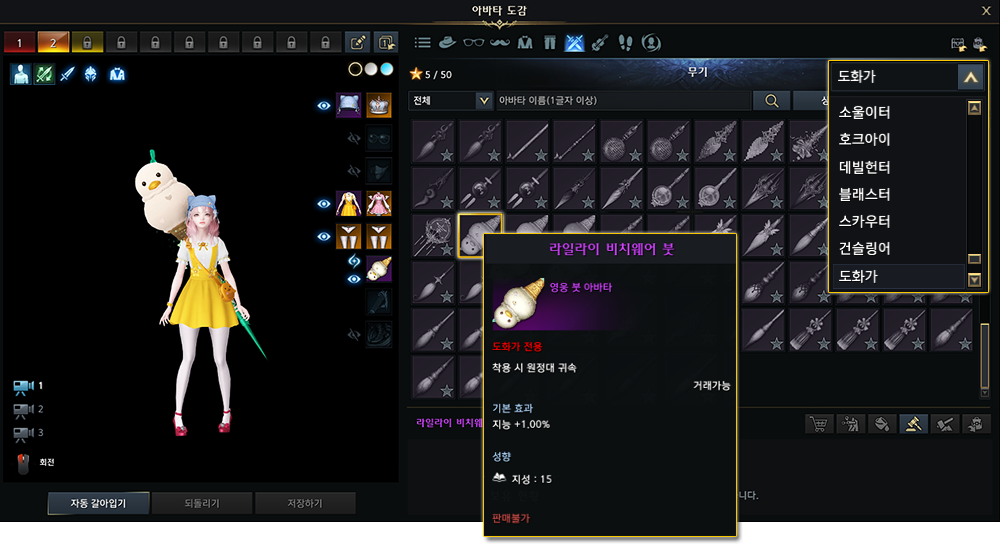Click the 저장하기 button
Screen dimensions: 1000x546
305,503
